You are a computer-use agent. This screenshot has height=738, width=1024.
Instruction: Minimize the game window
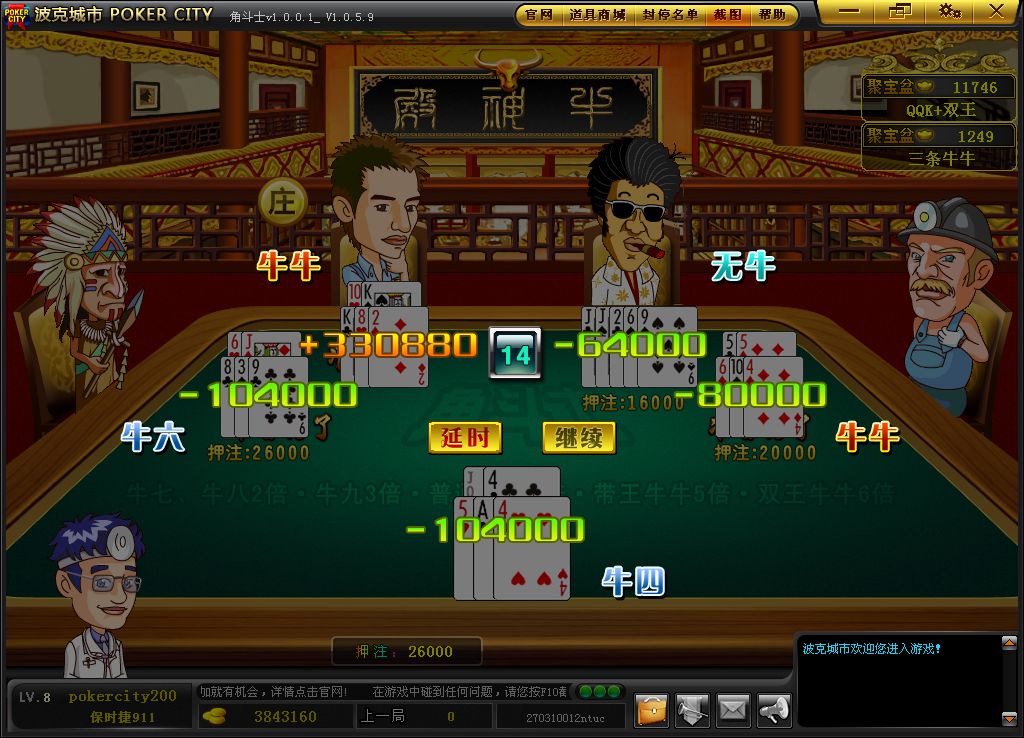850,12
